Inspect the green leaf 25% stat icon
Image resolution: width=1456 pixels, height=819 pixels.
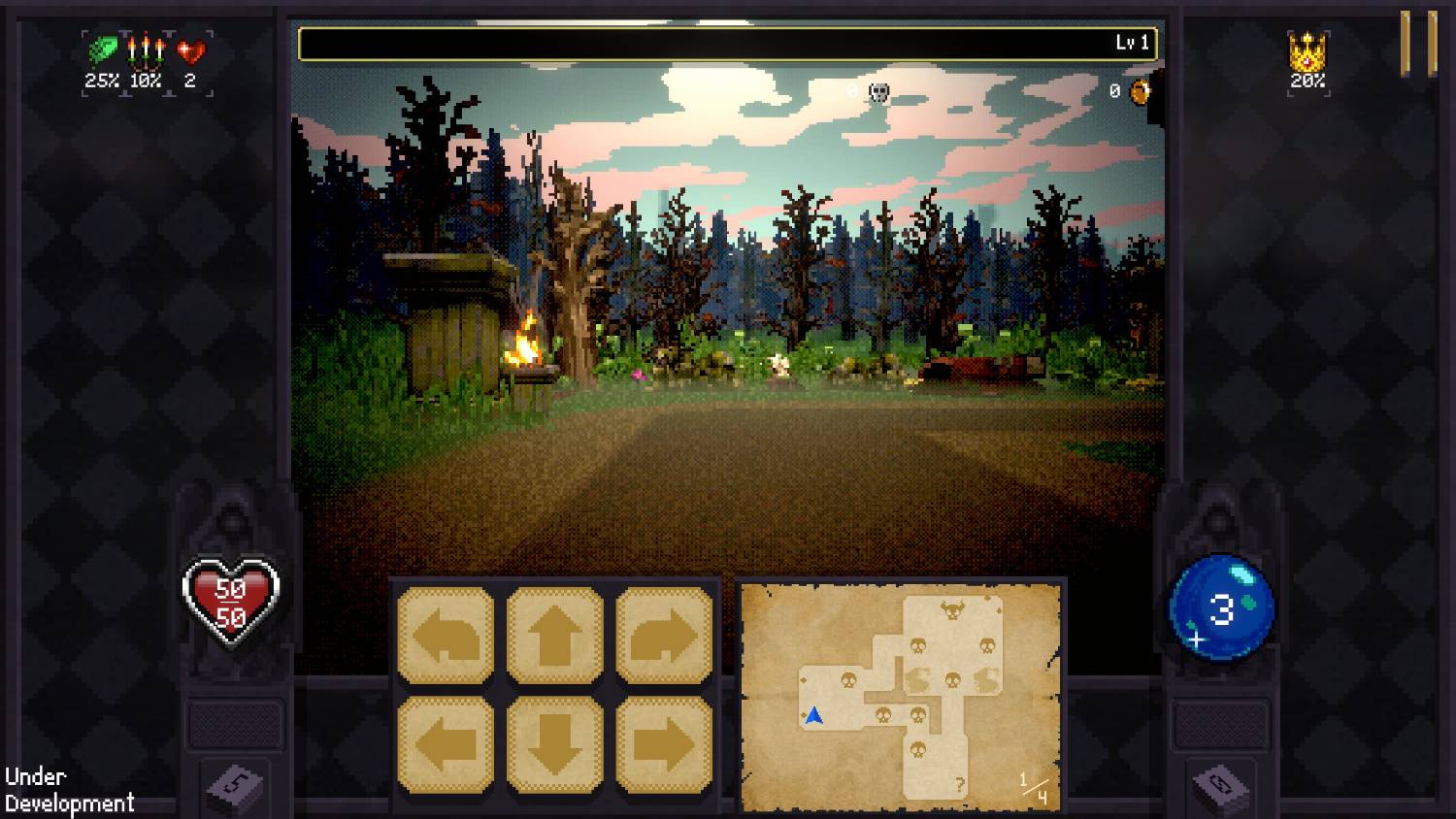pos(103,49)
